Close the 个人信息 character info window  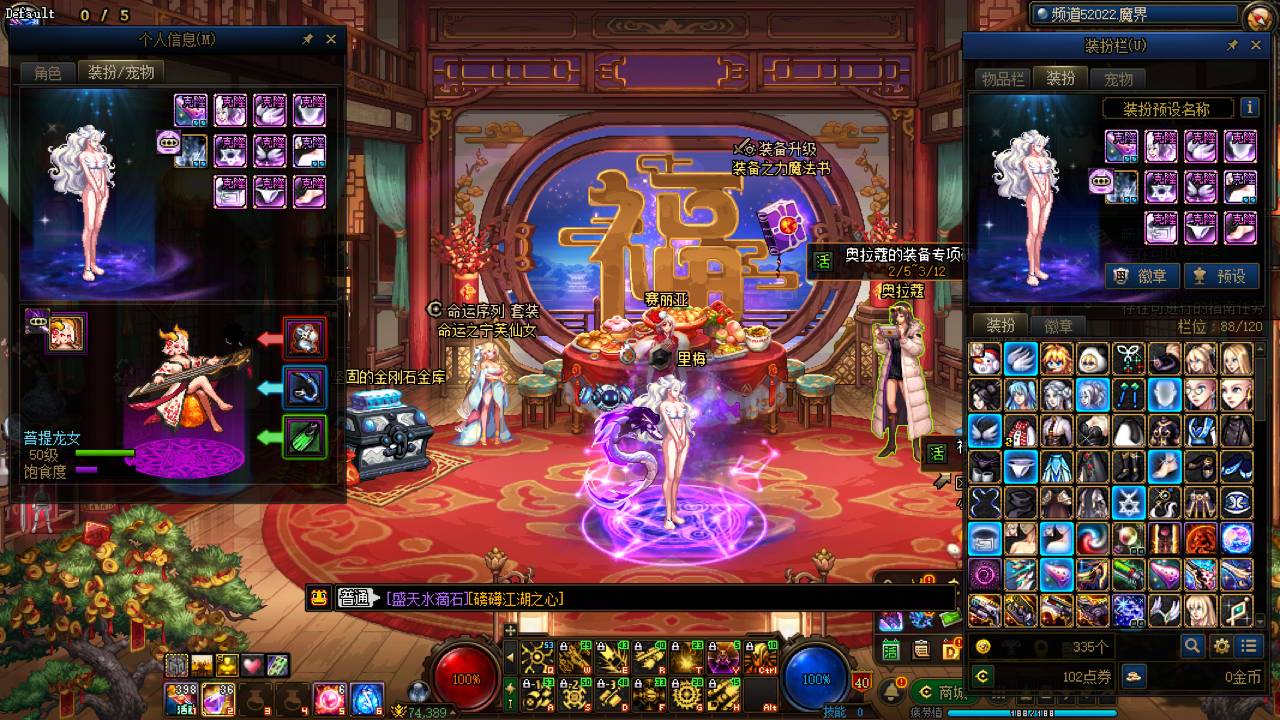331,39
